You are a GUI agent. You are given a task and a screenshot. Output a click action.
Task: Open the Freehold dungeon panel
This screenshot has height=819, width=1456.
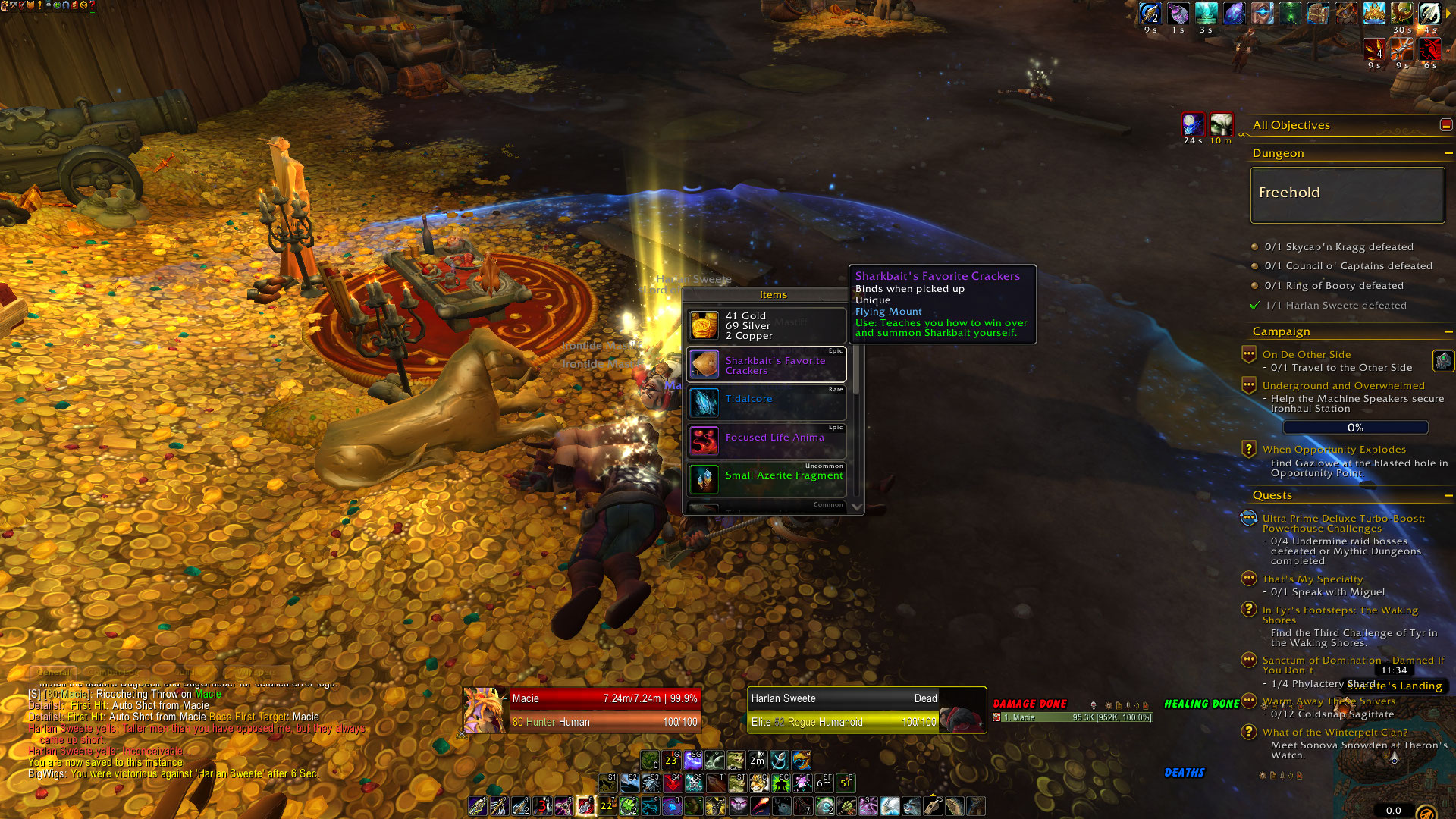[x=1347, y=195]
